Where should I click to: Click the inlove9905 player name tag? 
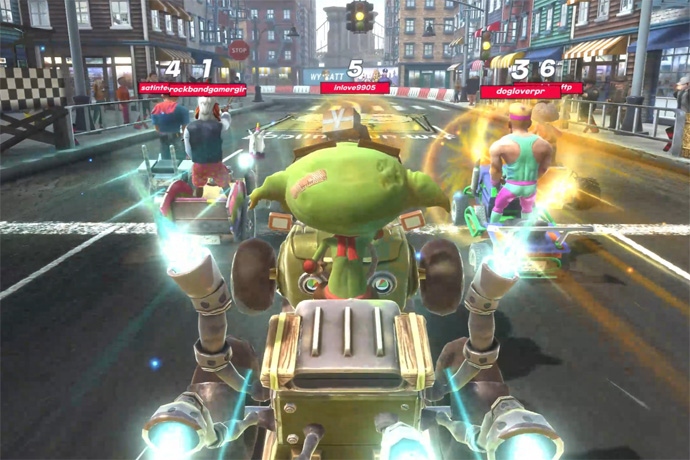point(355,88)
